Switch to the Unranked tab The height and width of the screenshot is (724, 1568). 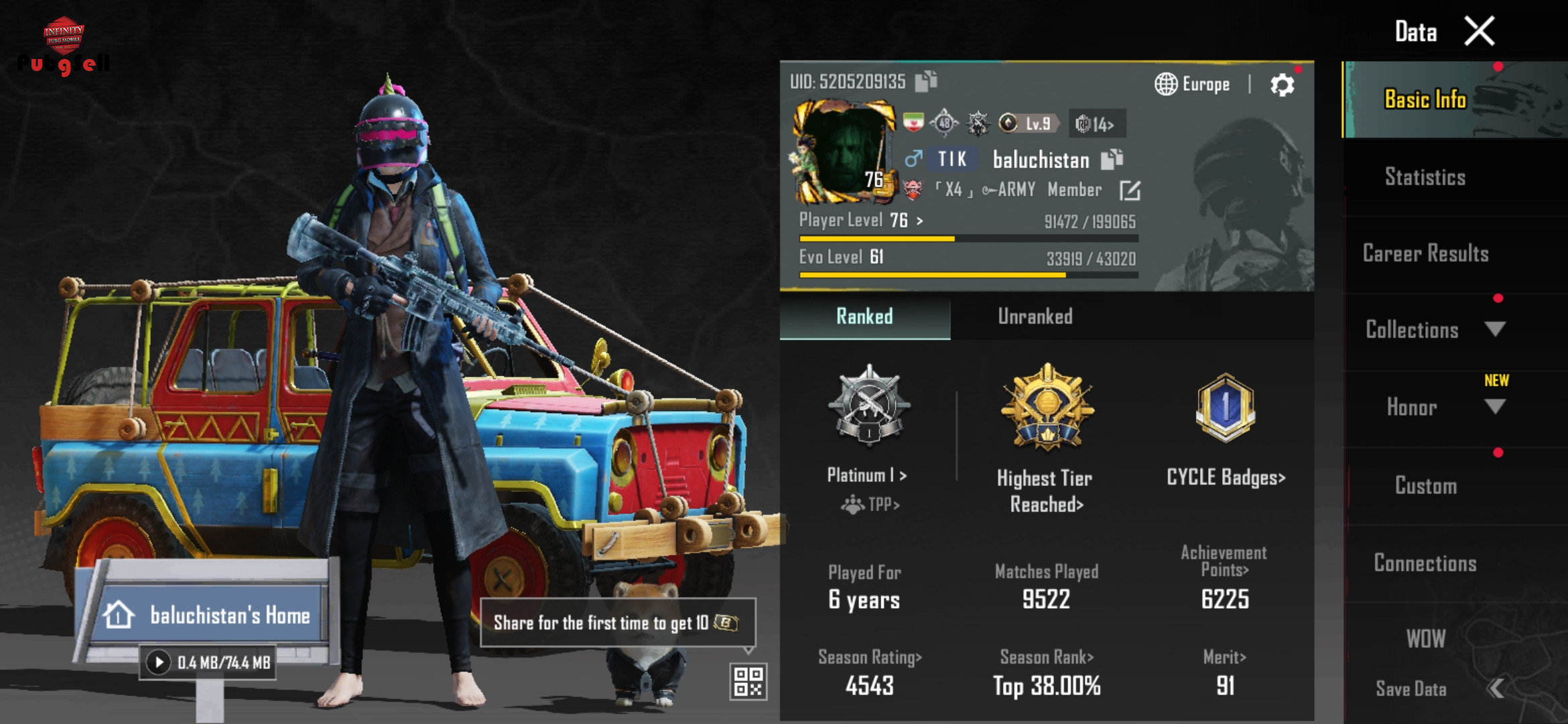1035,316
